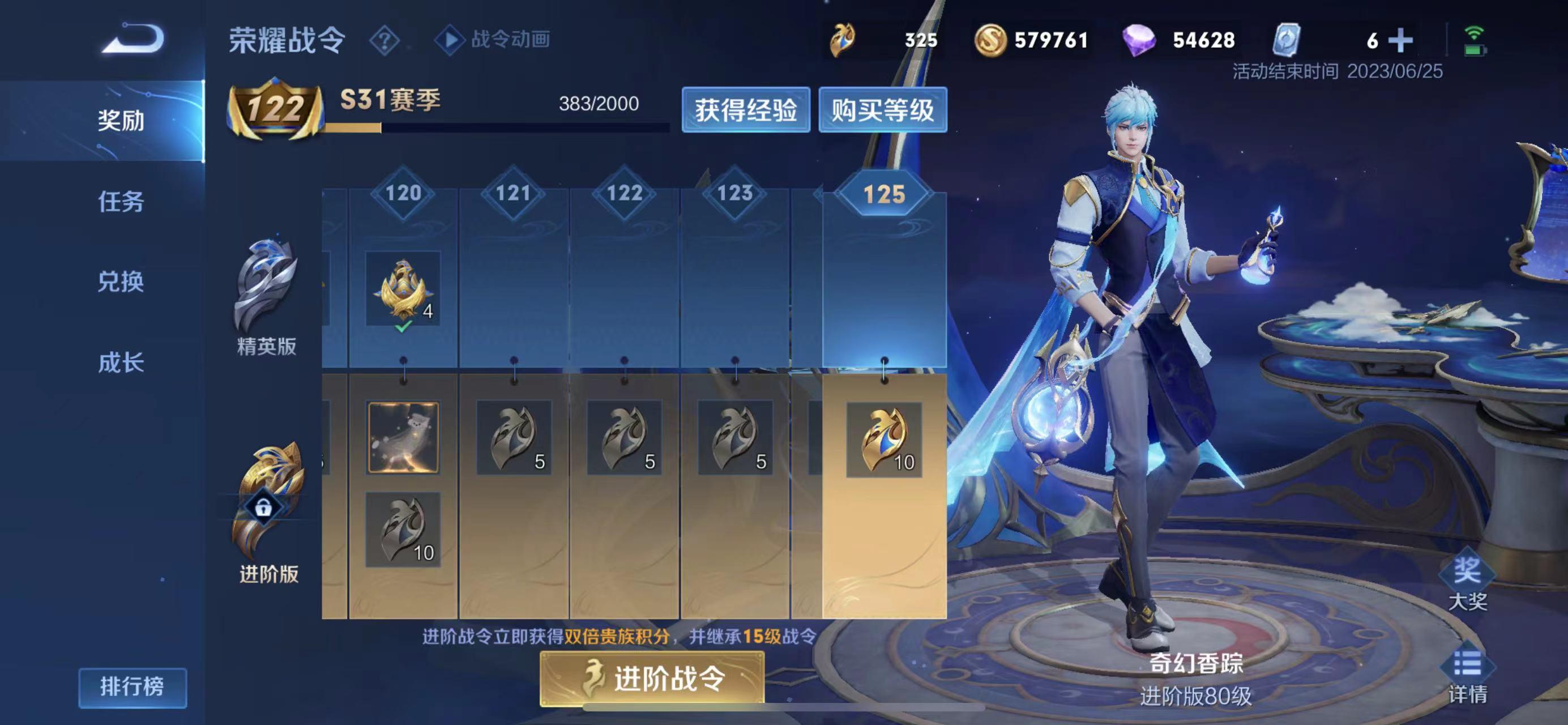Select the level 120 glowing avatar frame reward
The width and height of the screenshot is (1568, 725).
[x=403, y=437]
